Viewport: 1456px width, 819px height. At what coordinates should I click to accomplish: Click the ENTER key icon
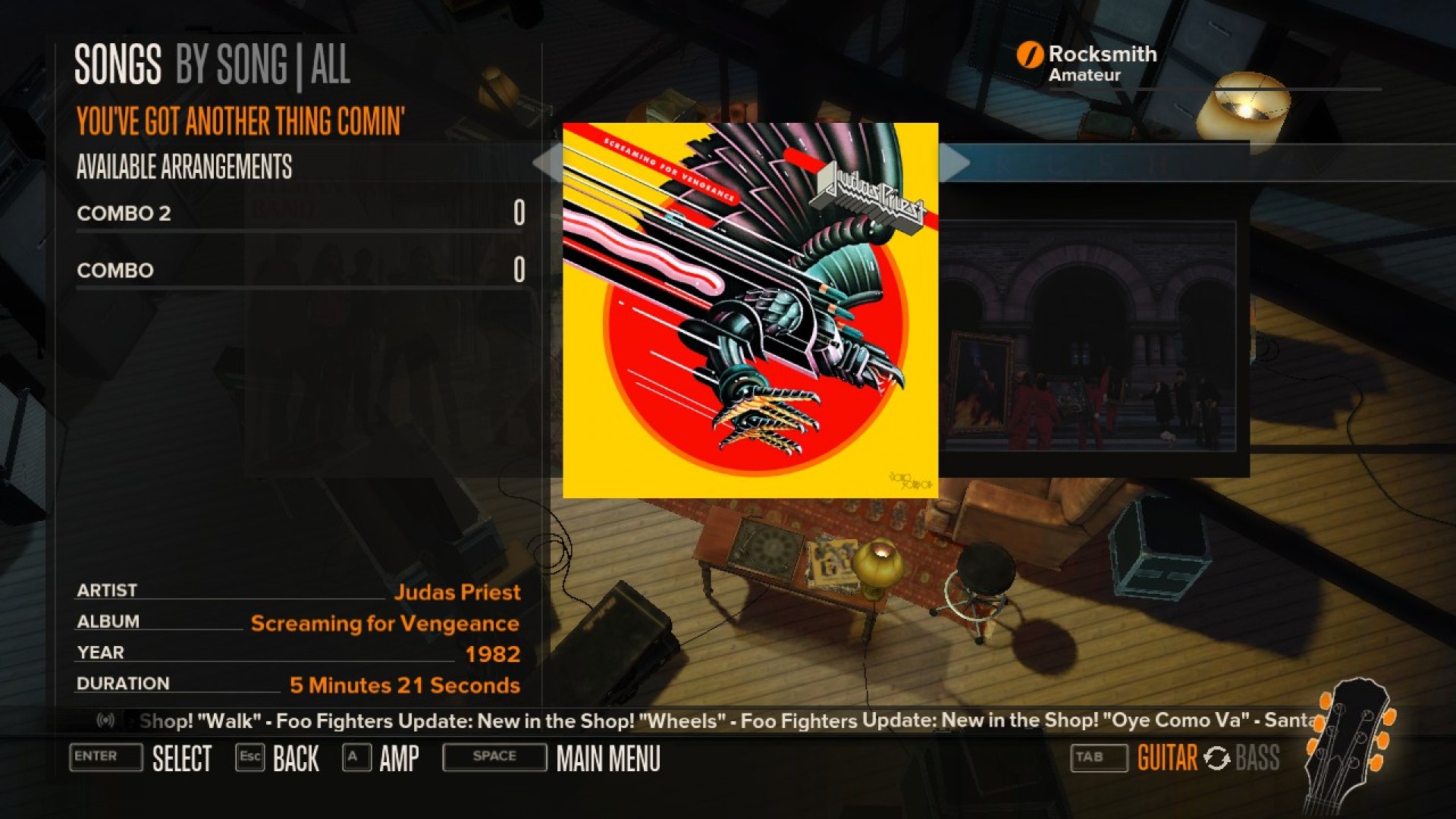[x=105, y=758]
